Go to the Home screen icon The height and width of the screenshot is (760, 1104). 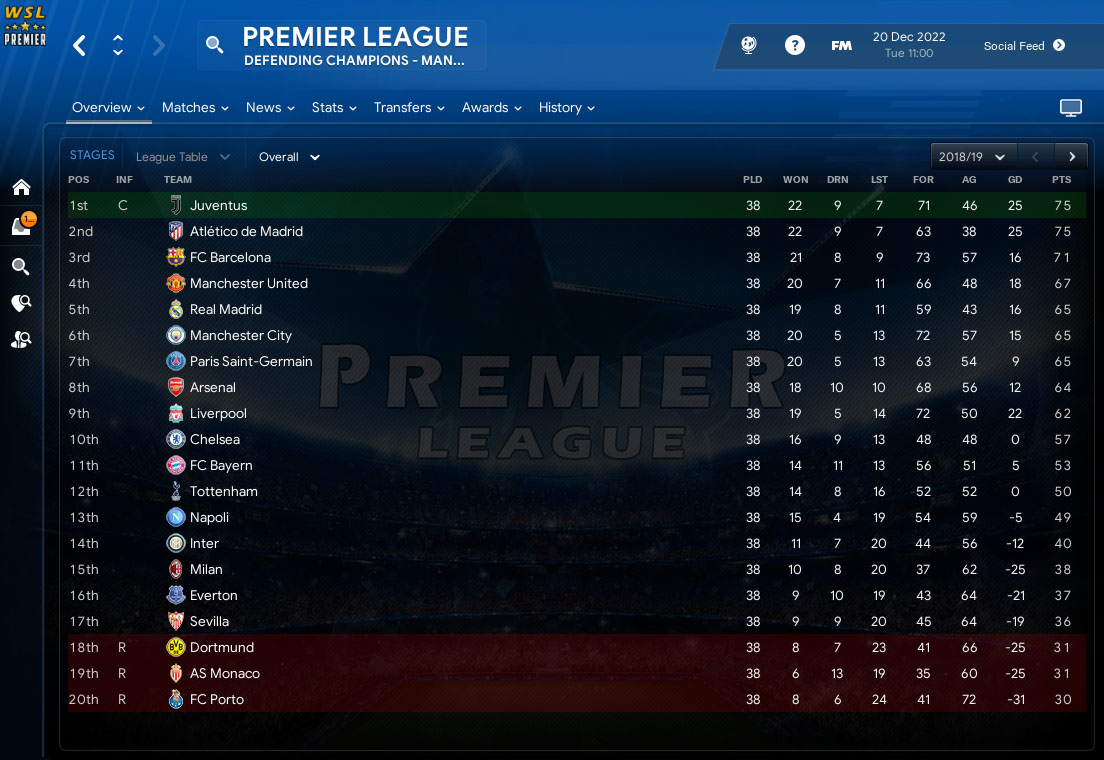click(x=21, y=187)
